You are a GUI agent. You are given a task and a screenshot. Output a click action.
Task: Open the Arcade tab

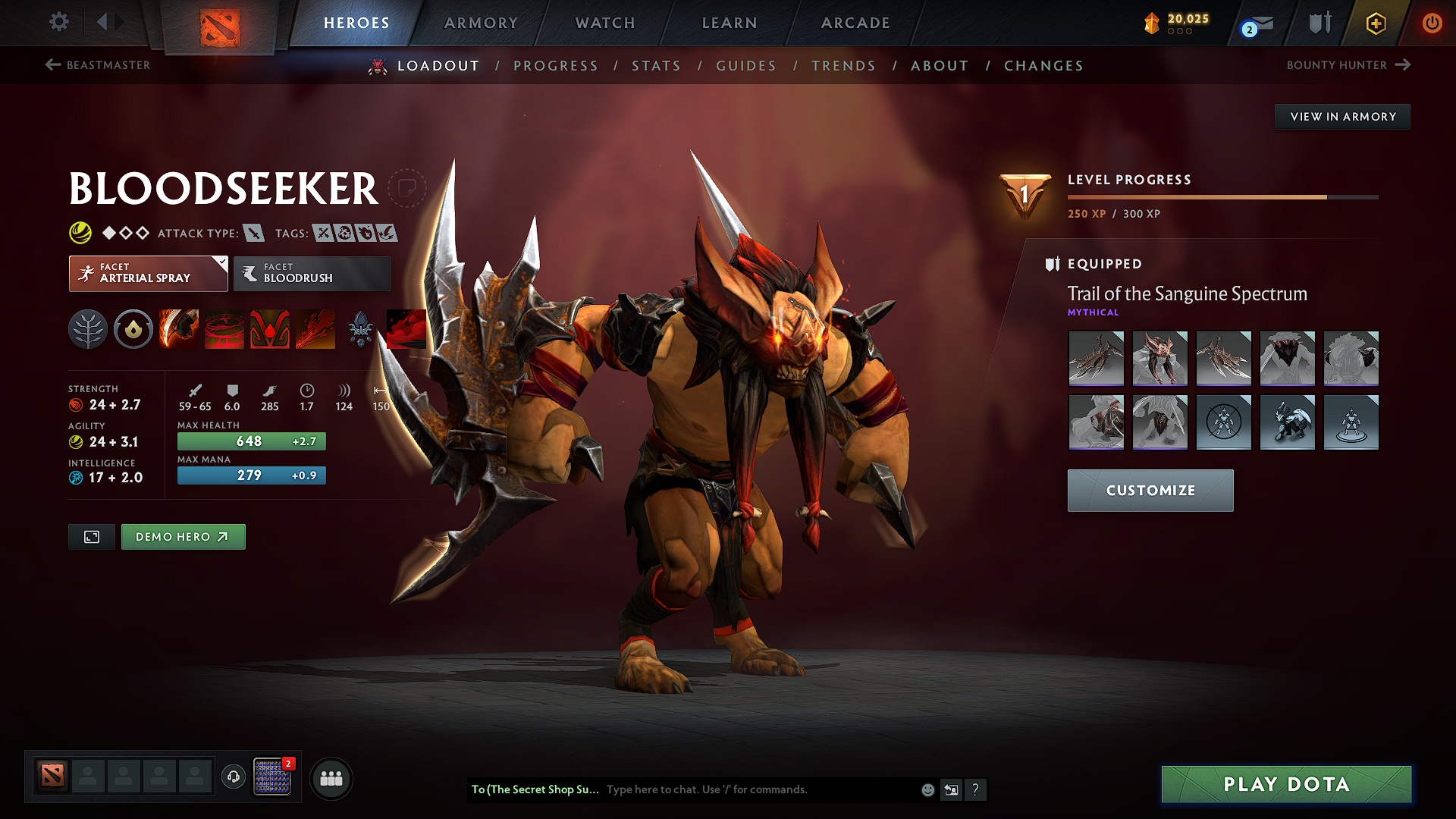click(855, 23)
